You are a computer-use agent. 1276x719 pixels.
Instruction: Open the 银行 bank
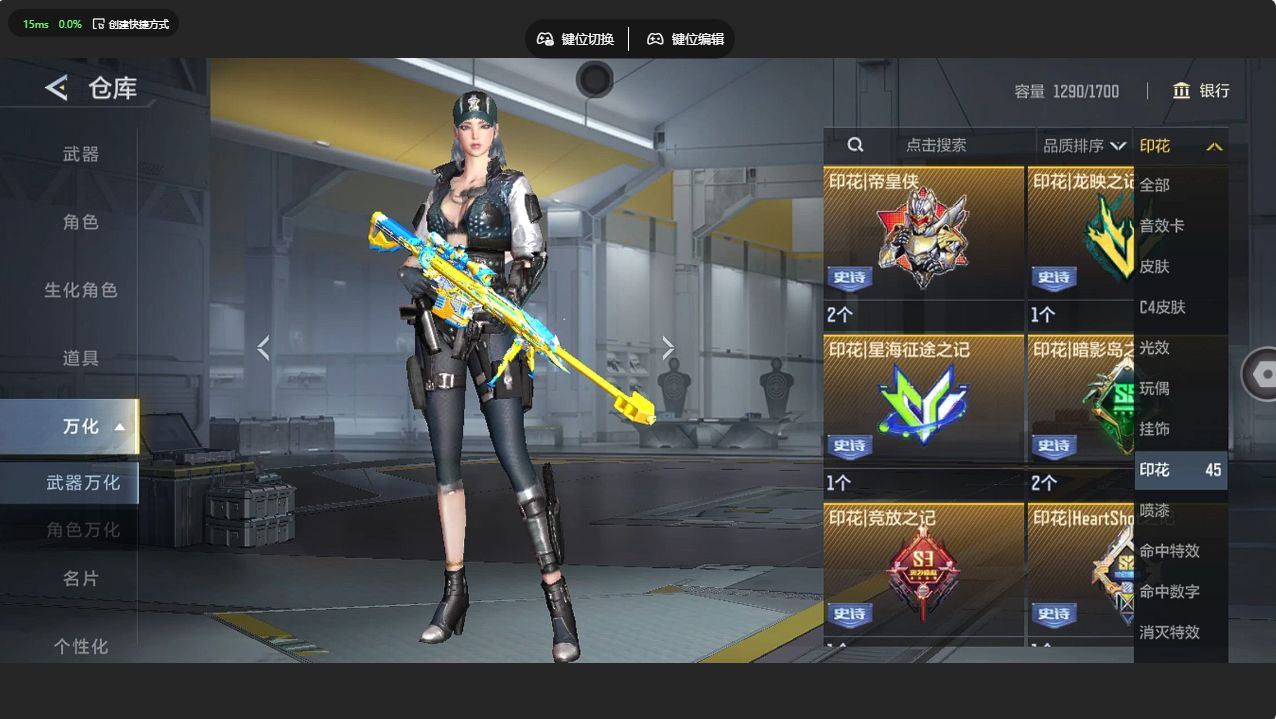(x=1201, y=91)
